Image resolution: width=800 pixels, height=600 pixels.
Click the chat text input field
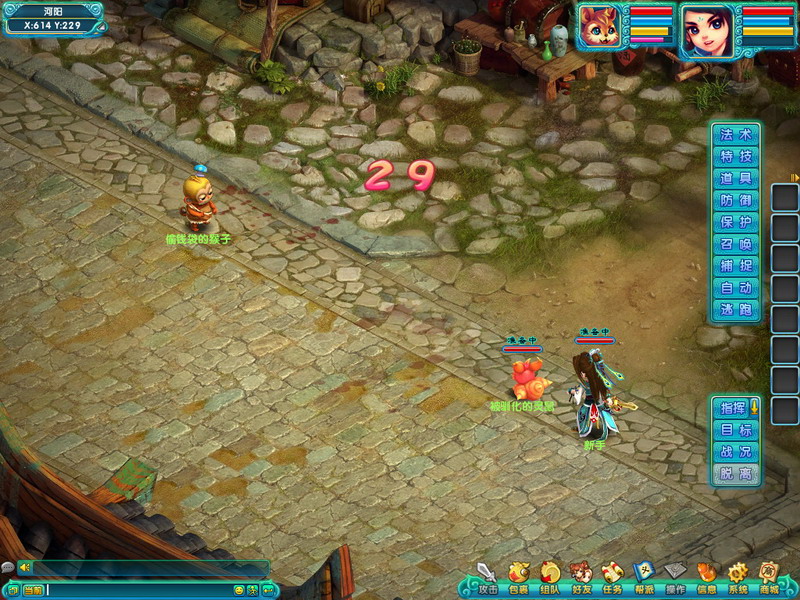point(138,591)
